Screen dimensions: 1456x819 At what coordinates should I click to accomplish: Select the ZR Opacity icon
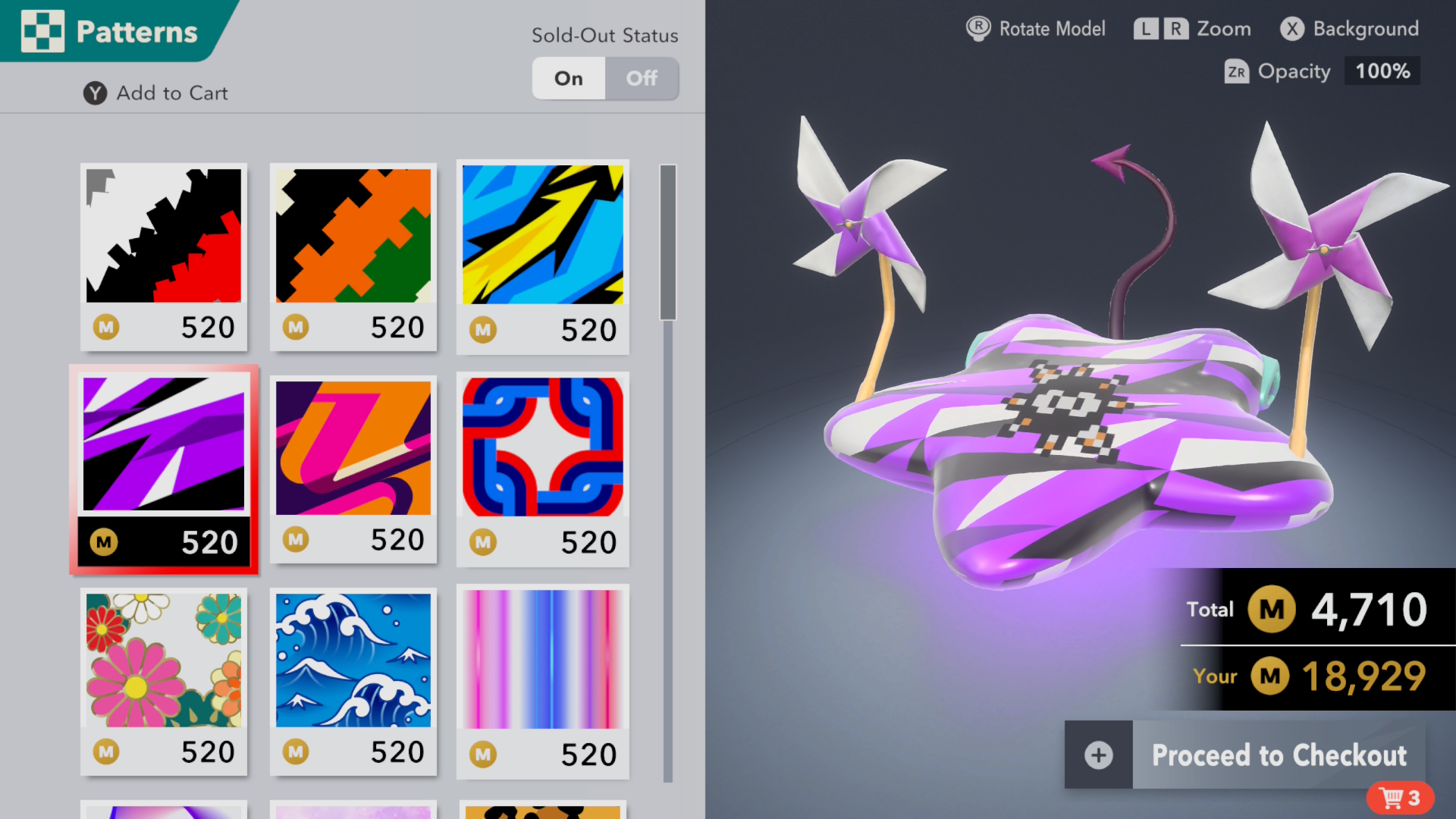pos(1237,72)
